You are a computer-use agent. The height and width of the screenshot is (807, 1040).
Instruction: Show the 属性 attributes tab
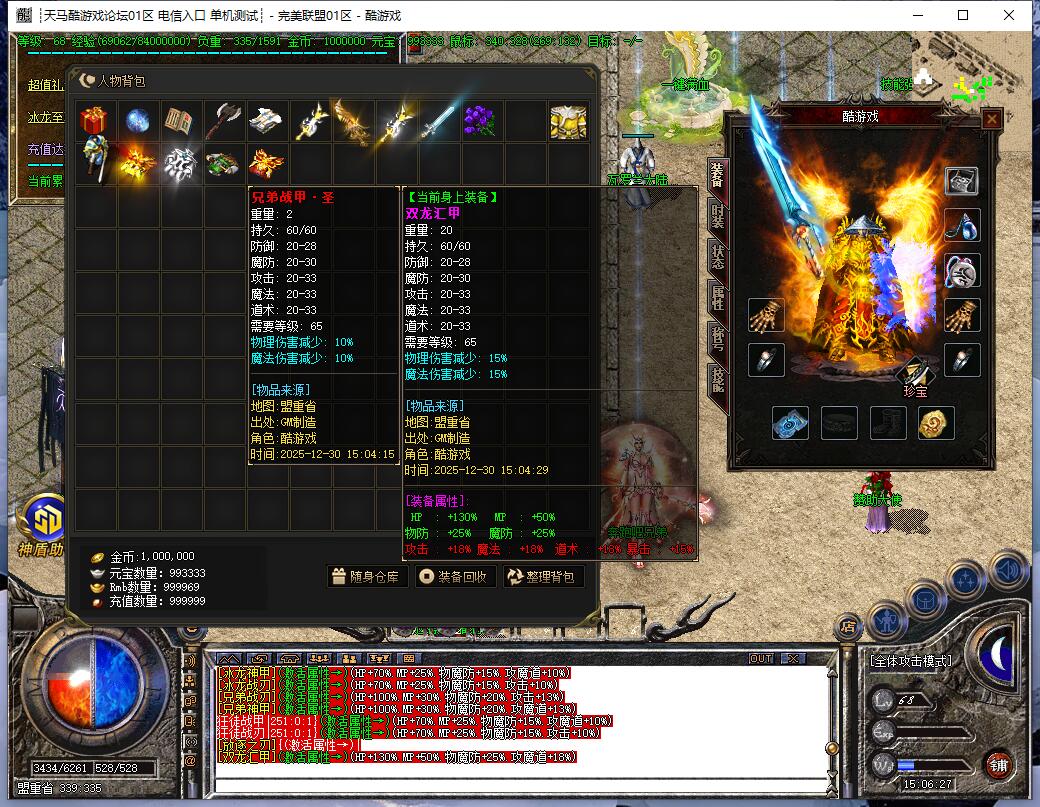click(717, 298)
